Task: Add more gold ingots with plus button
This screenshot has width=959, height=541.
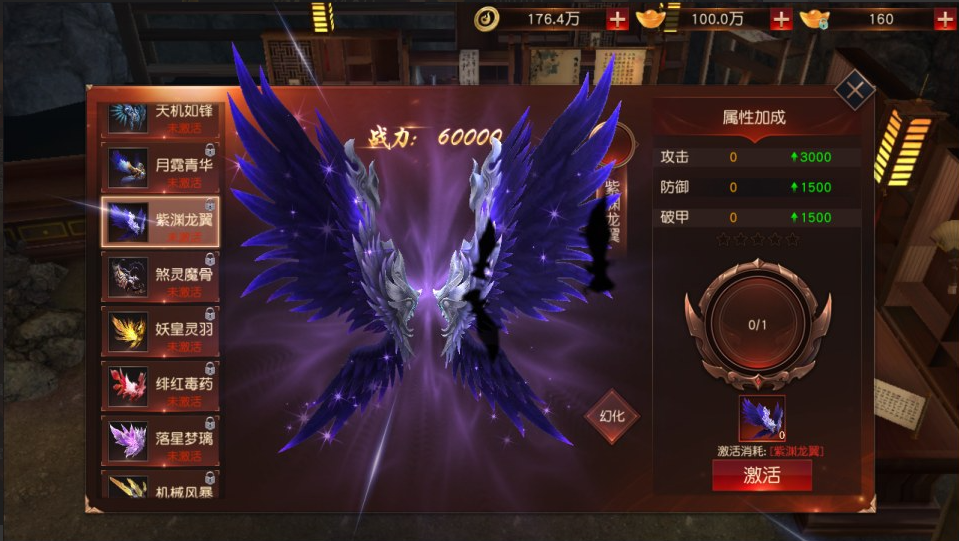Action: pos(781,18)
